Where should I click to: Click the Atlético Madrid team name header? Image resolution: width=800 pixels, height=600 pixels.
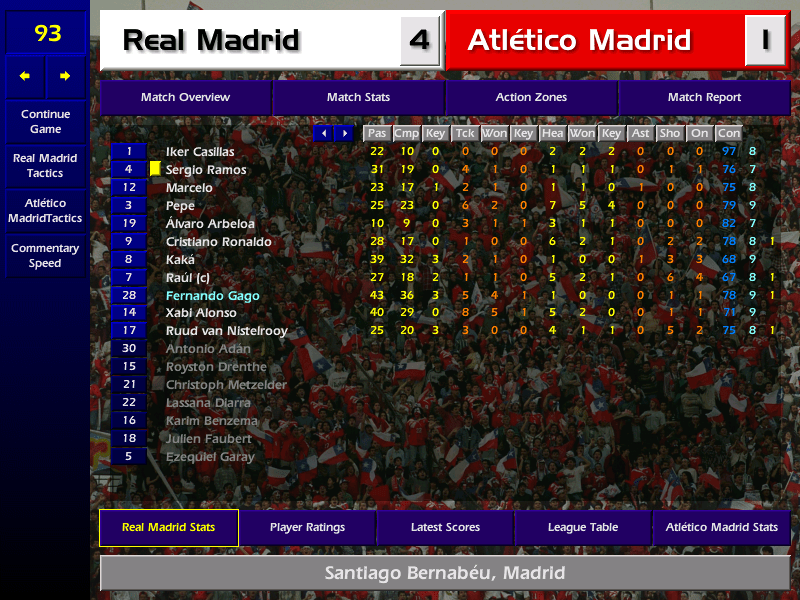[x=579, y=40]
